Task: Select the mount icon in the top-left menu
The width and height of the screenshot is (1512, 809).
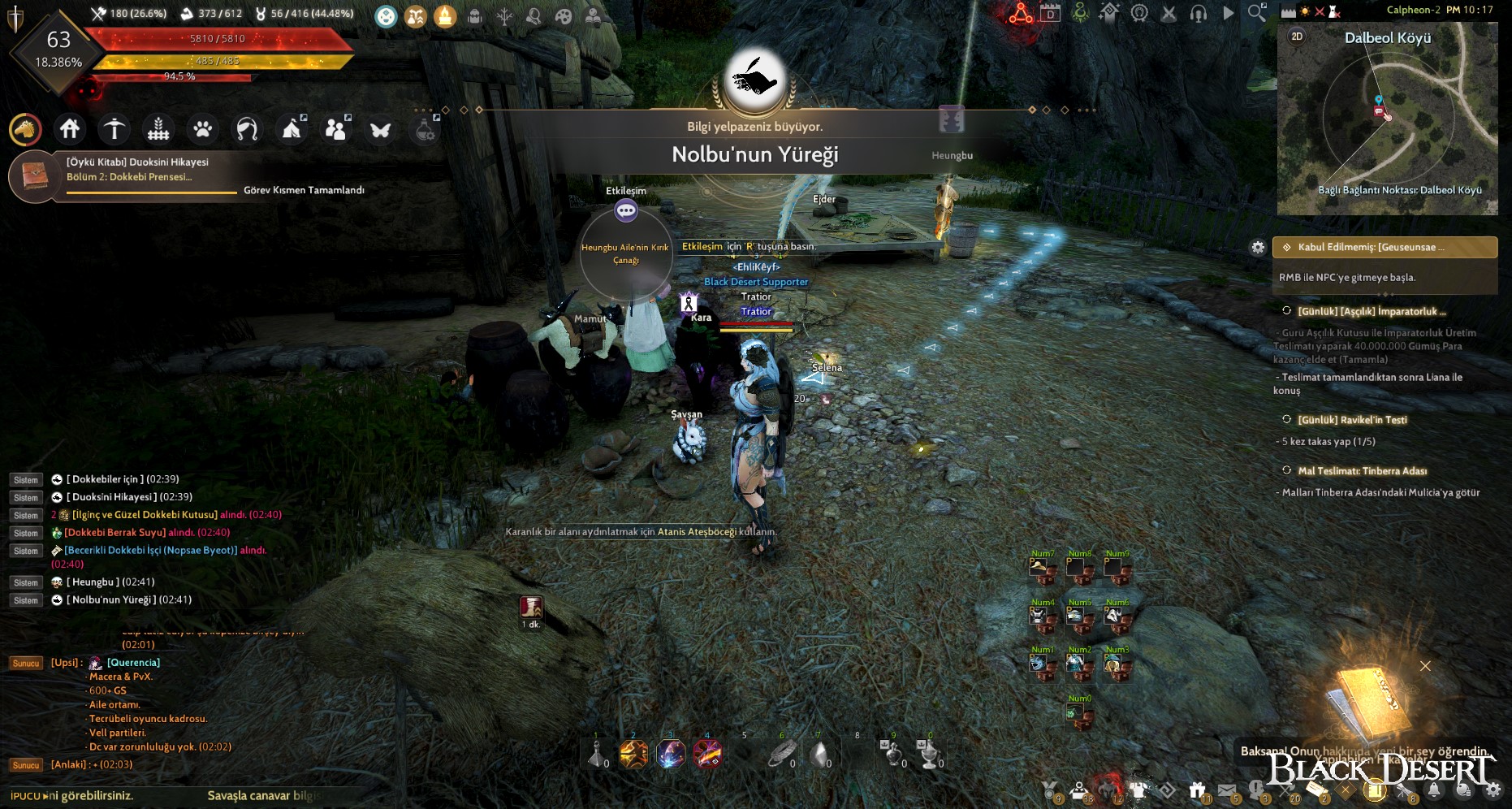Action: (x=25, y=129)
